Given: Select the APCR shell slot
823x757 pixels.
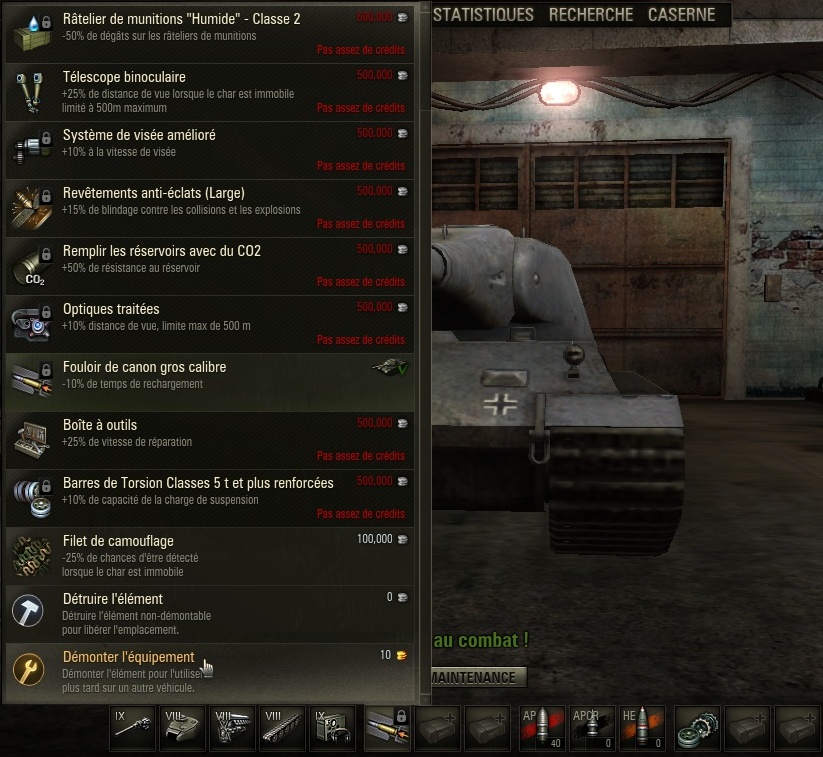Looking at the screenshot, I should point(592,728).
